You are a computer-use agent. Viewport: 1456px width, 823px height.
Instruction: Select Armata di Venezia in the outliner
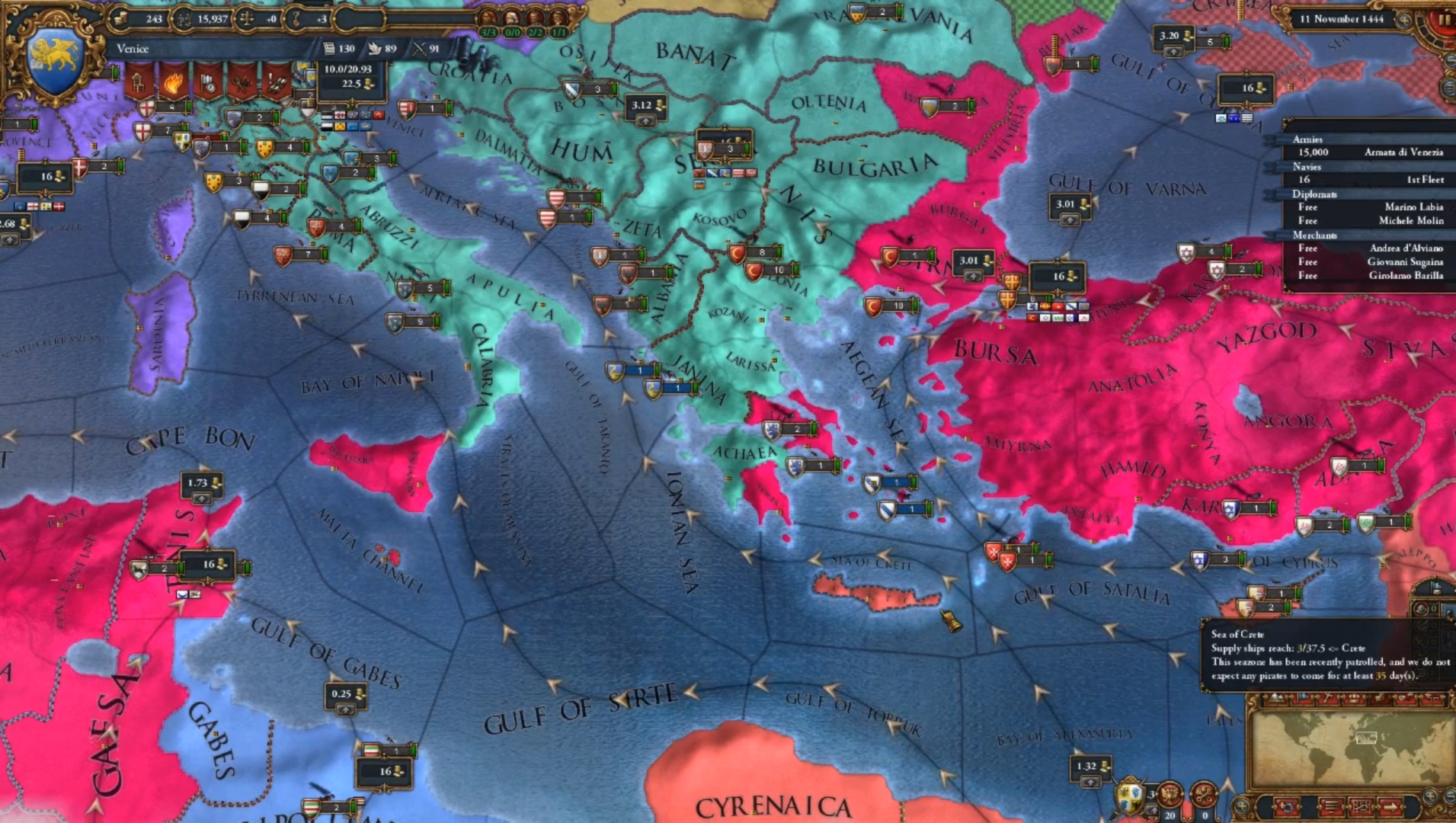click(1403, 152)
